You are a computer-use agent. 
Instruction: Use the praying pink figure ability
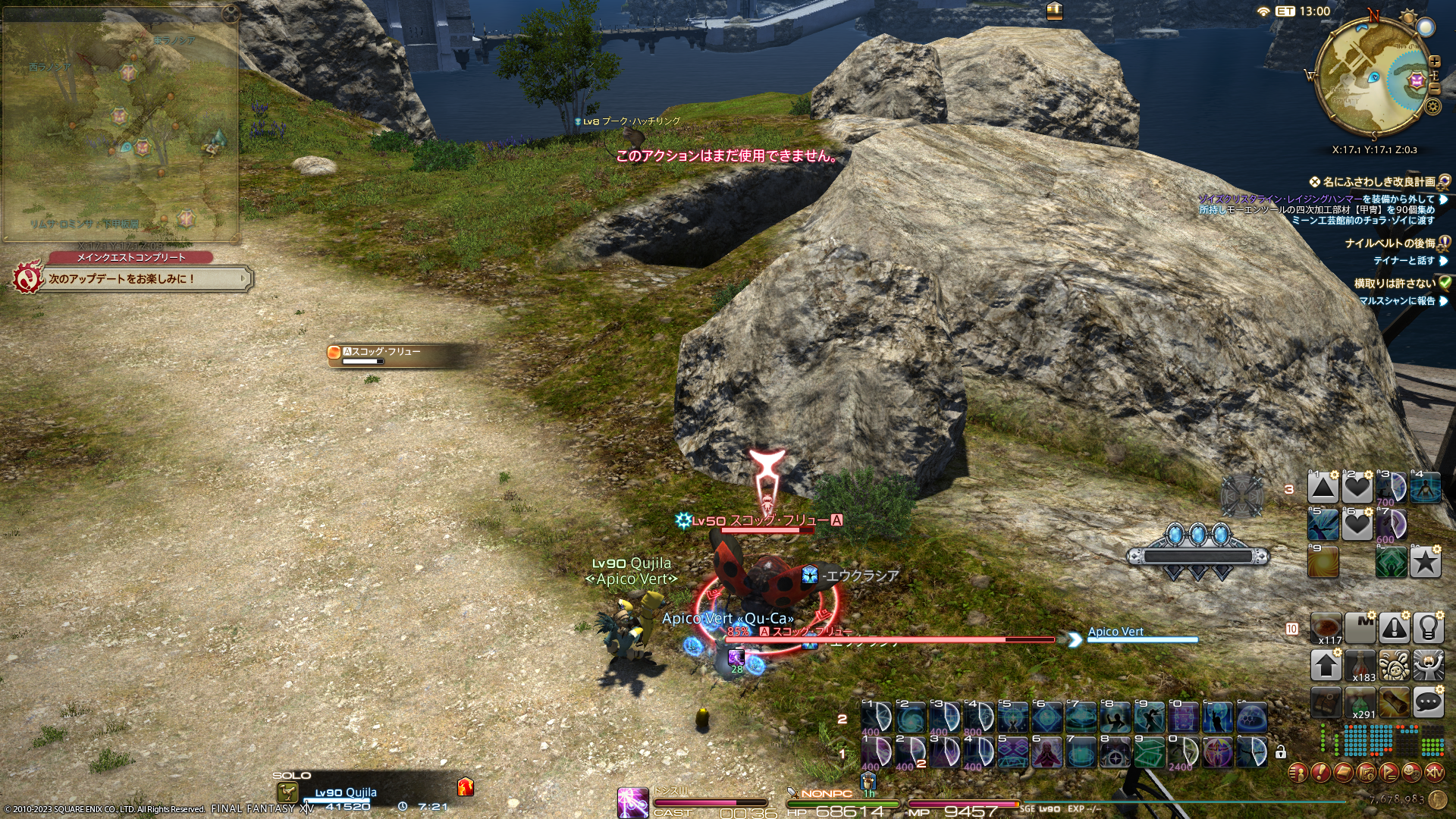(x=1046, y=753)
